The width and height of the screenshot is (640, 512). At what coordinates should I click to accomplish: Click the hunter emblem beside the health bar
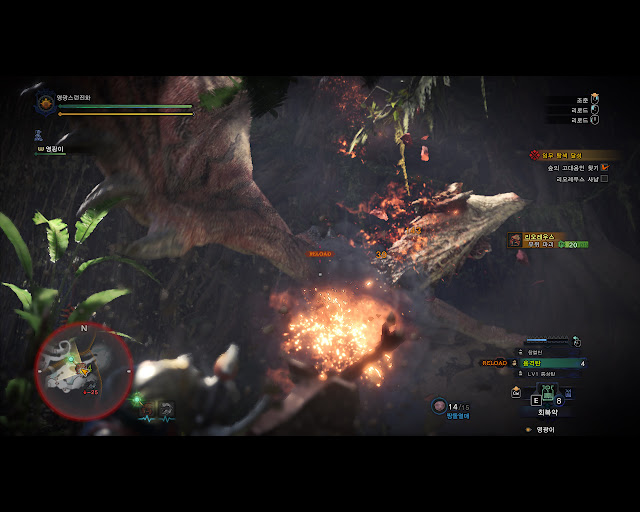coord(45,102)
